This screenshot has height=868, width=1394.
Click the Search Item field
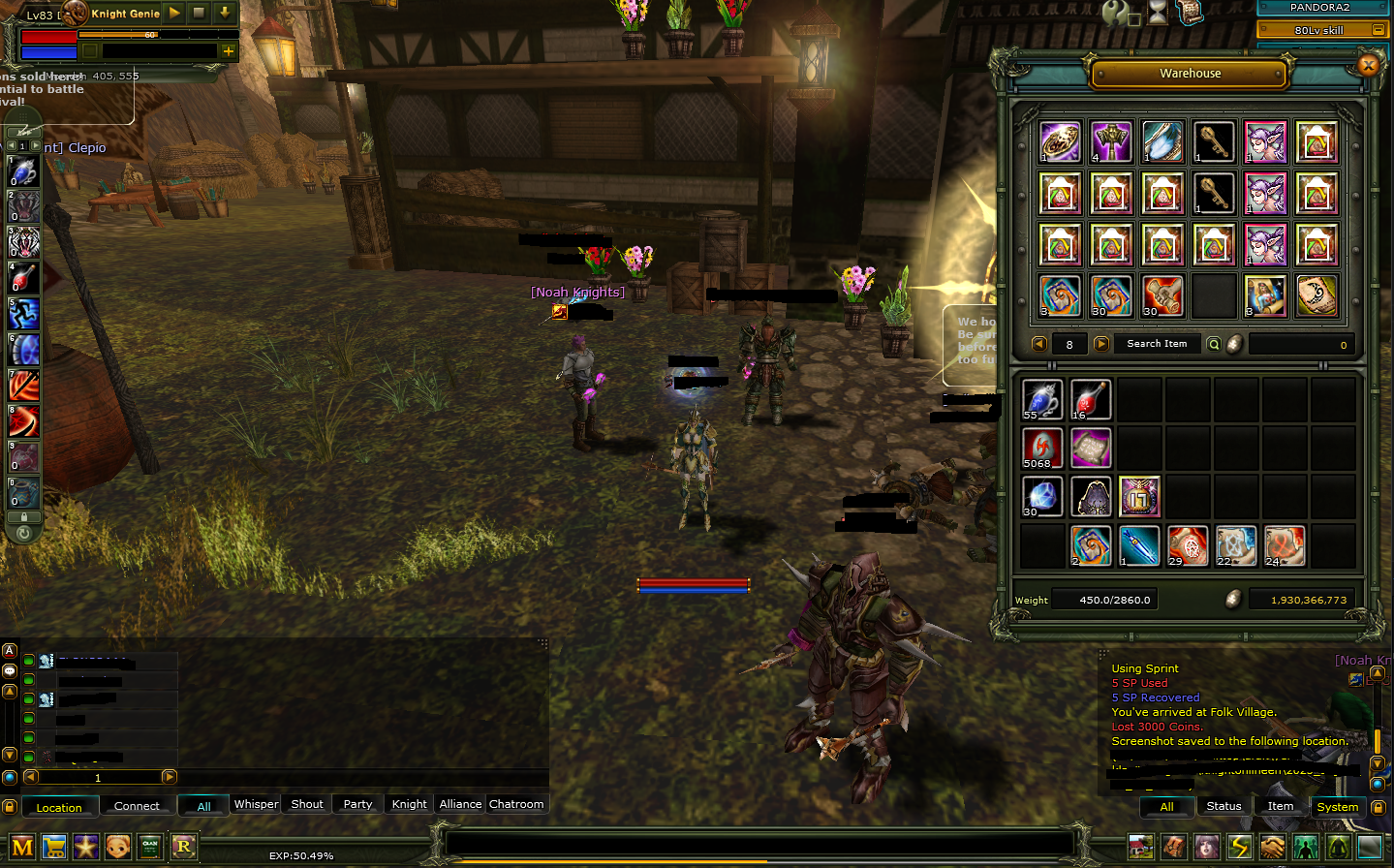1156,344
